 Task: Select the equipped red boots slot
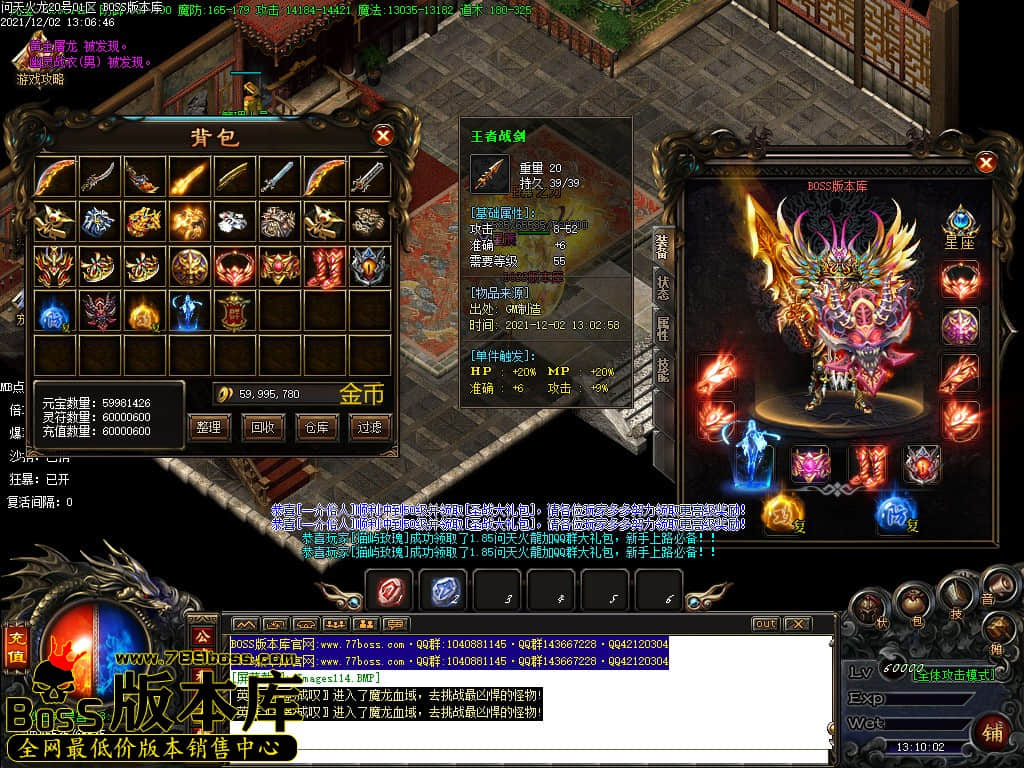tap(867, 466)
